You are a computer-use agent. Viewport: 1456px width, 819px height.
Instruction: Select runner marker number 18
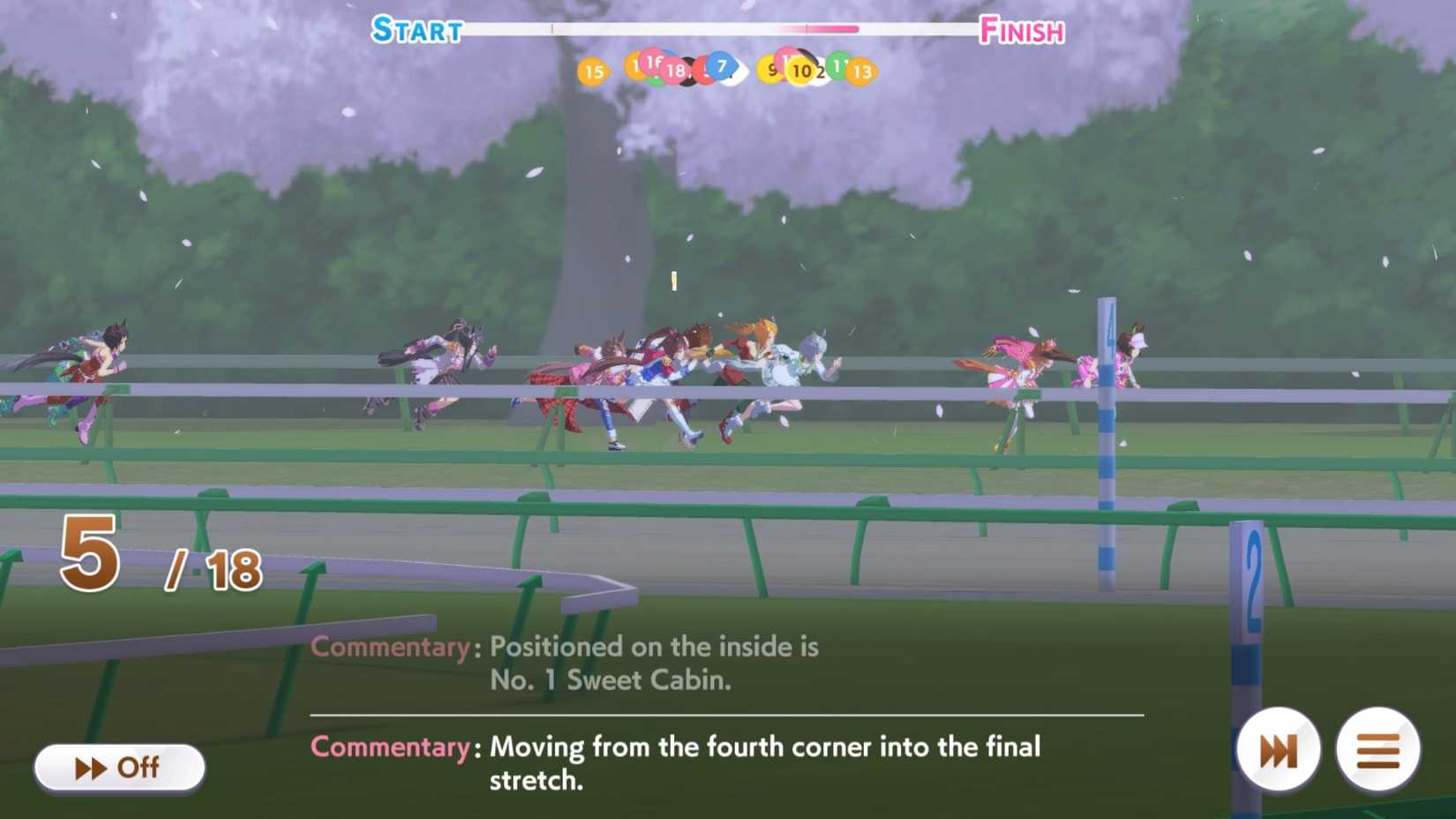(678, 71)
